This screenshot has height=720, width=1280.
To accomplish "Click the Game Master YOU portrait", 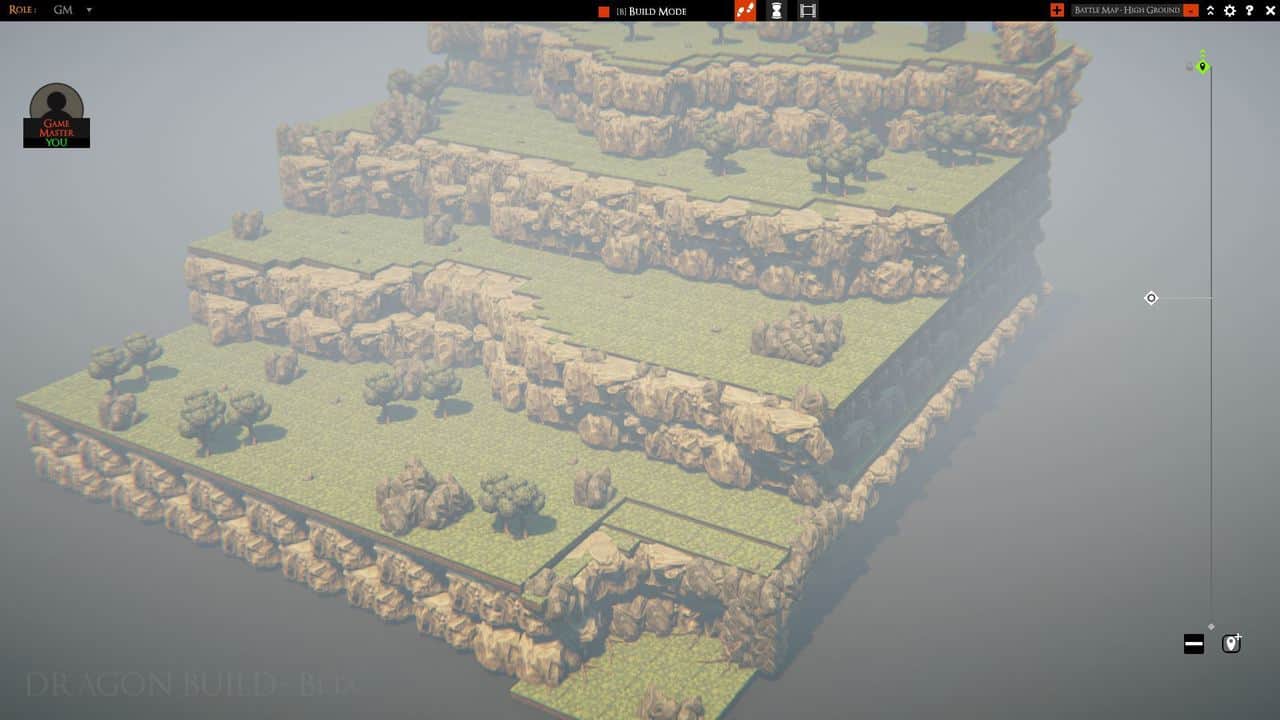I will point(56,113).
